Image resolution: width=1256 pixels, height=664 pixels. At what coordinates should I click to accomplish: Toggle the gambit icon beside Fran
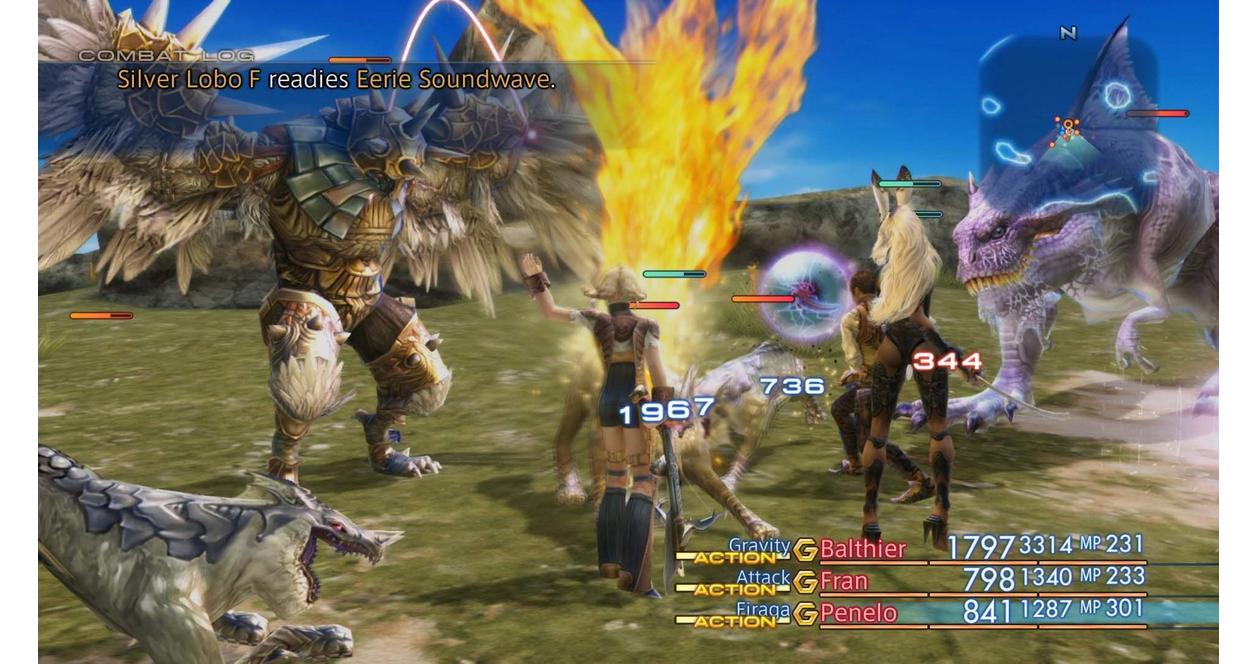(x=805, y=581)
